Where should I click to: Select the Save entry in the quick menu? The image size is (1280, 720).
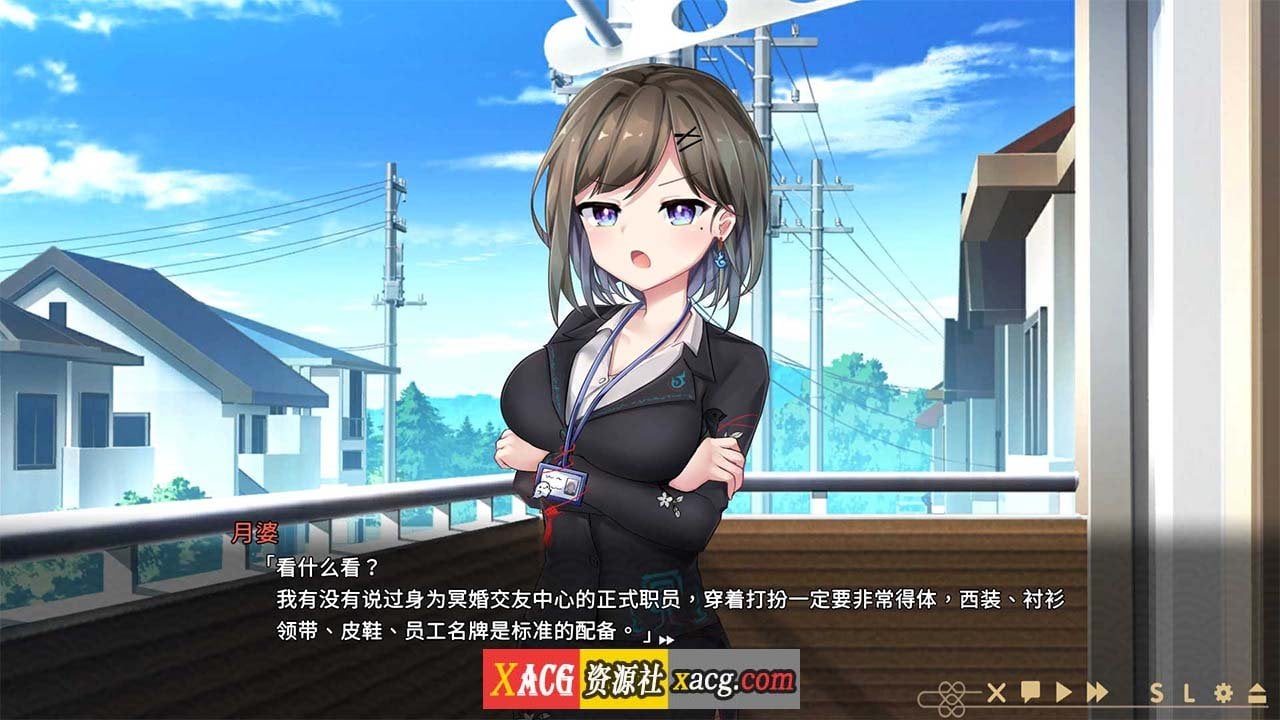(1156, 693)
